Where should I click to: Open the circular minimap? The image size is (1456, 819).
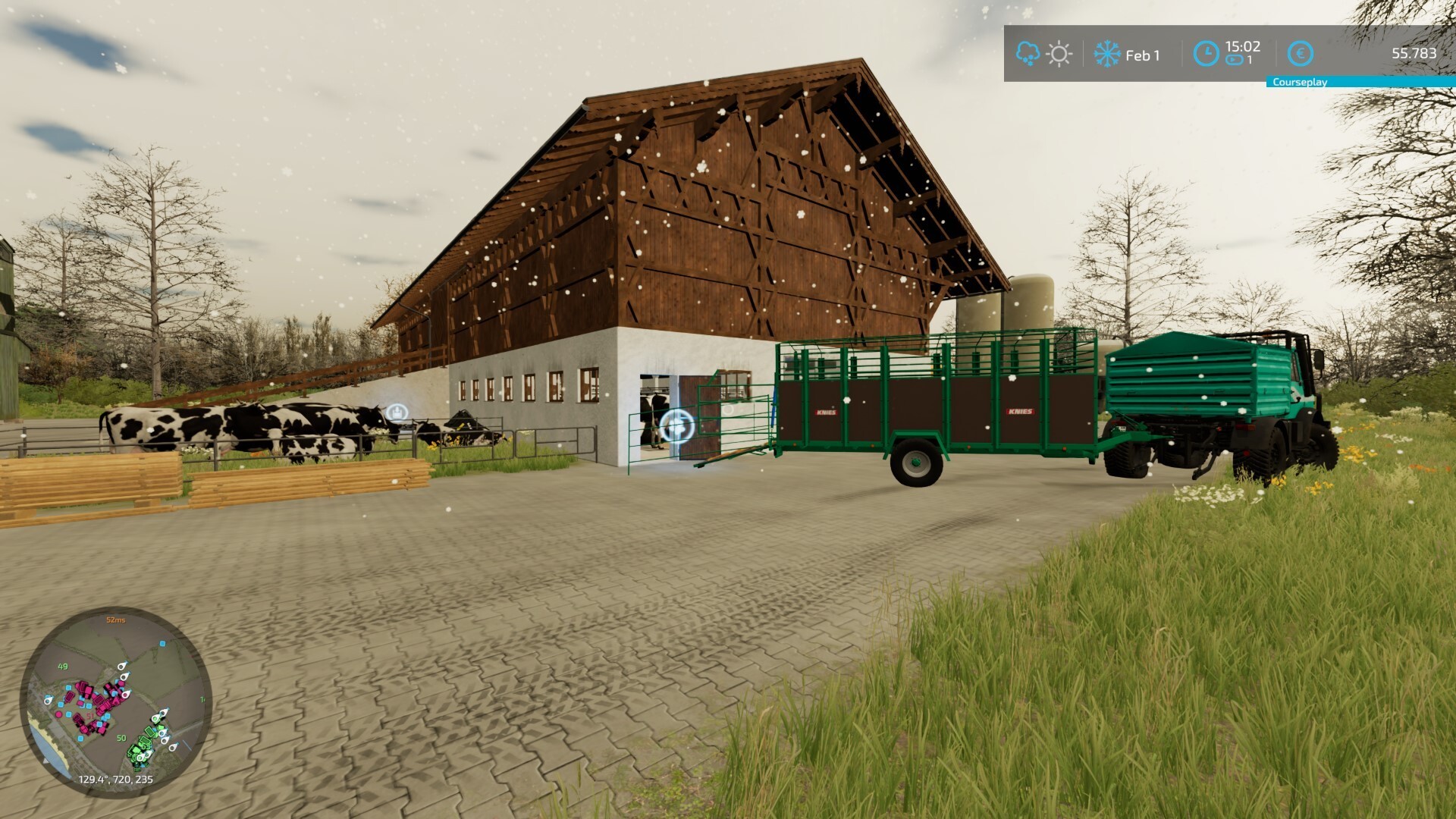coord(115,702)
